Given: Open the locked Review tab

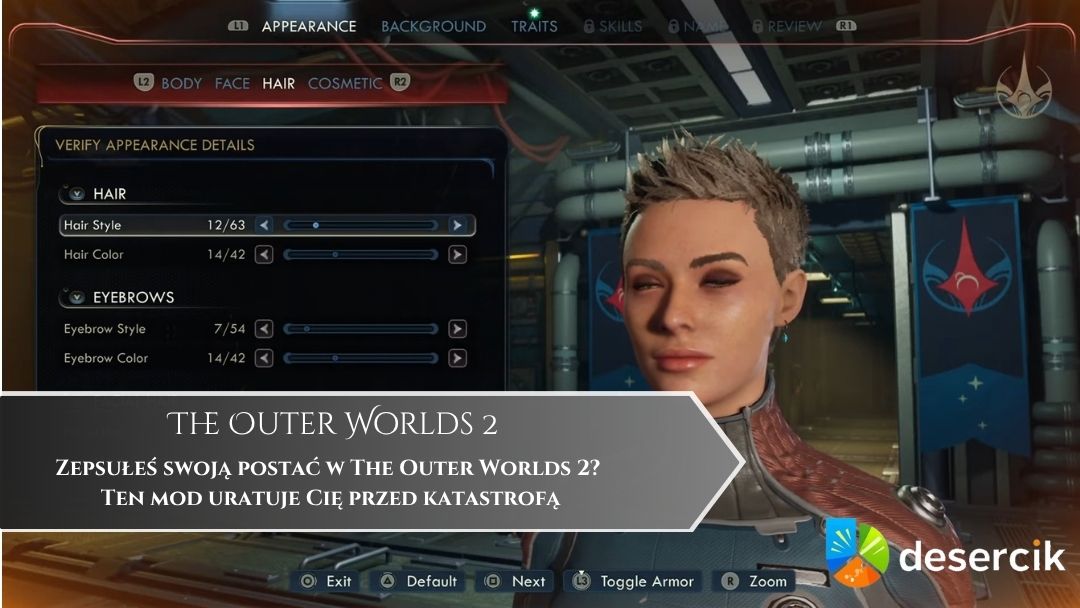Looking at the screenshot, I should point(793,26).
